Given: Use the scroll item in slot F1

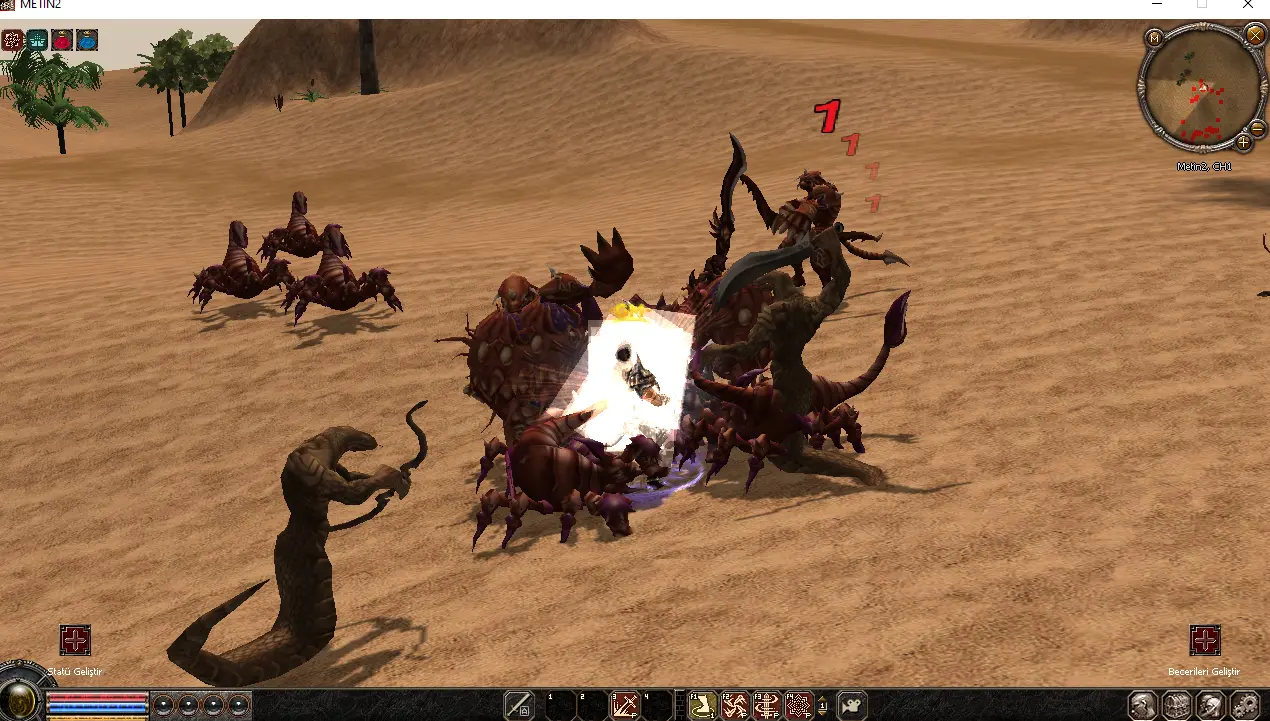Looking at the screenshot, I should [703, 705].
